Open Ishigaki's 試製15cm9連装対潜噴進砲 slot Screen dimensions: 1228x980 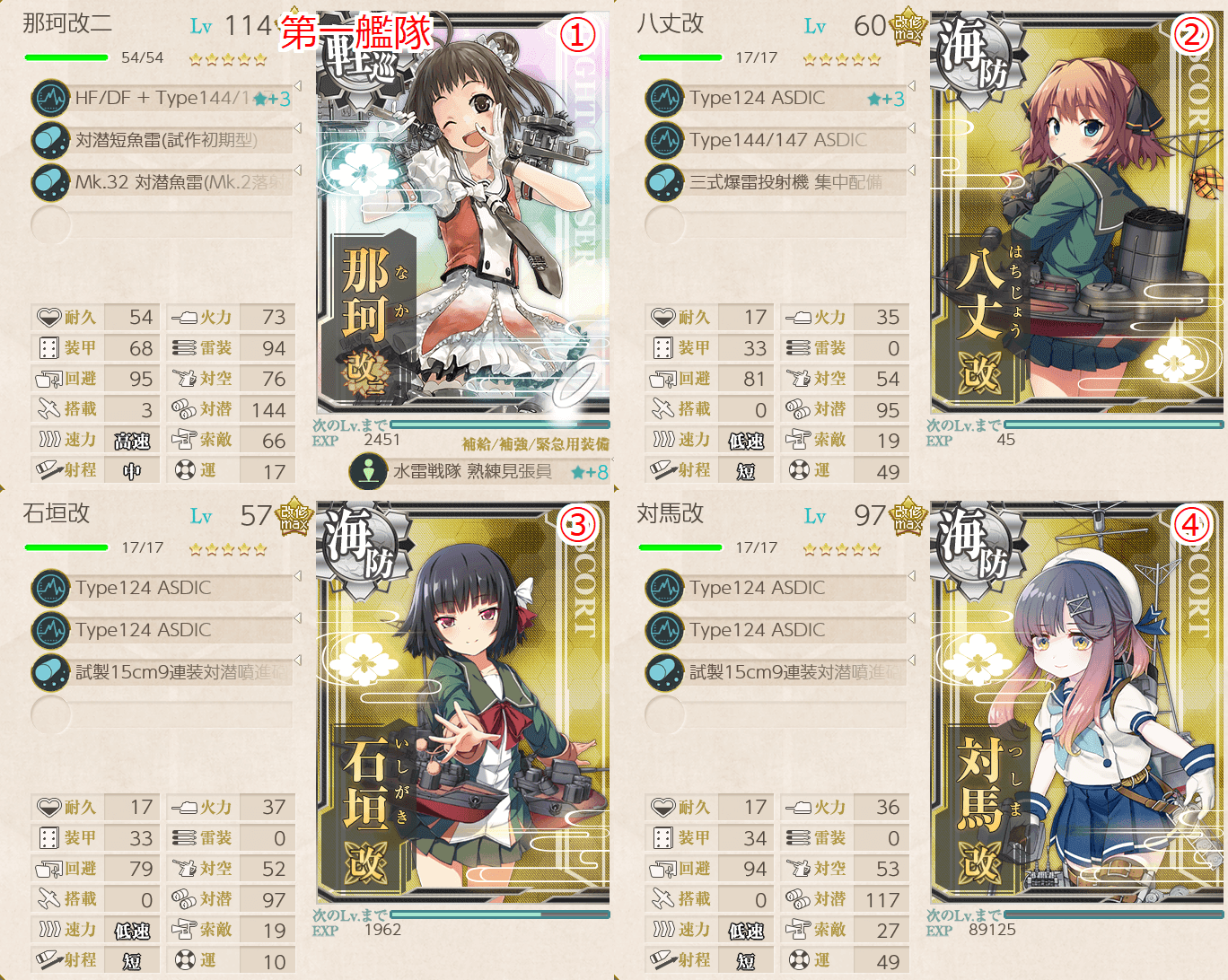163,672
